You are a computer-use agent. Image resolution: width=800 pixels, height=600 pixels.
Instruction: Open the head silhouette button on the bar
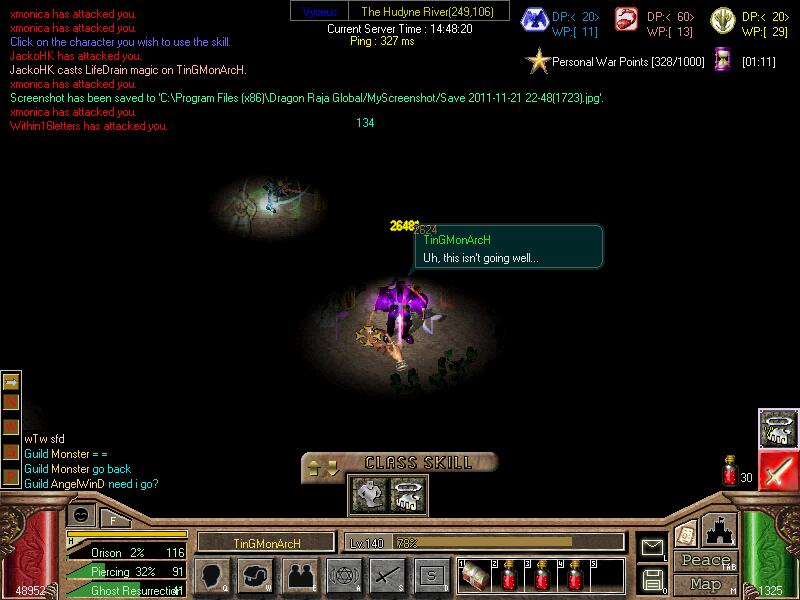[212, 575]
